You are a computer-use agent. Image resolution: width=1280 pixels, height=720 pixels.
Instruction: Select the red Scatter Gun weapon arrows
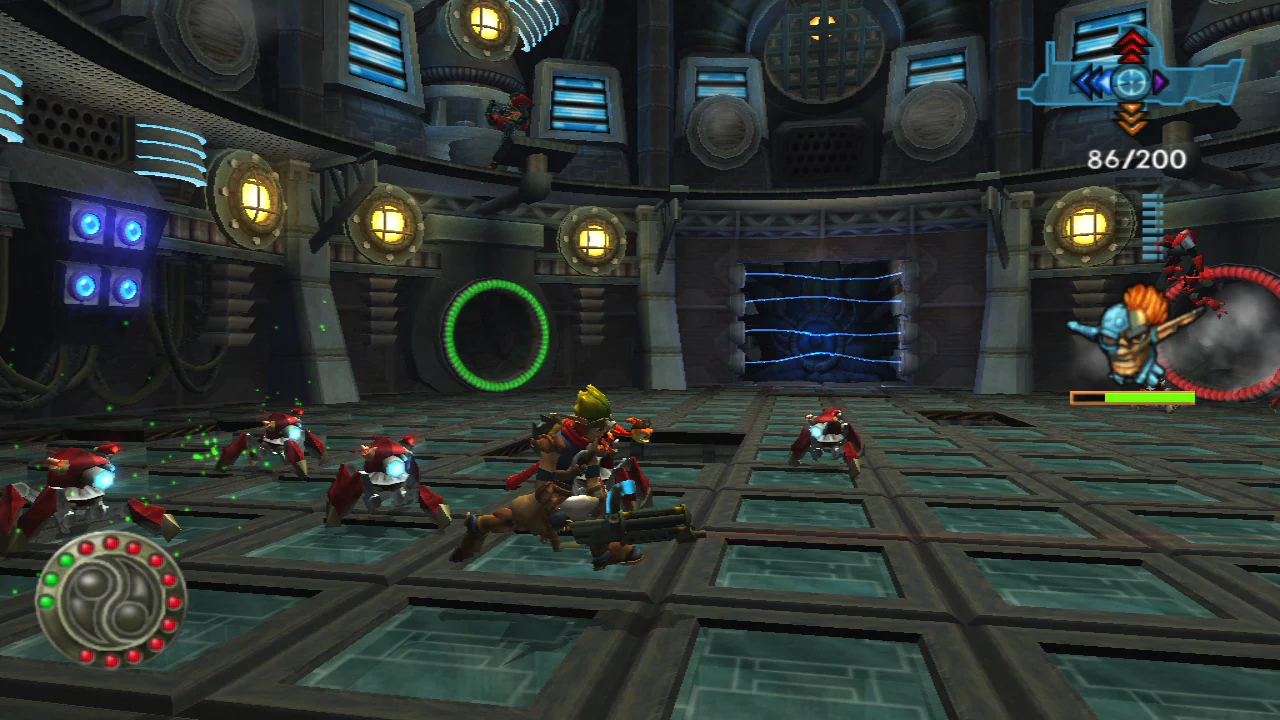click(1131, 45)
